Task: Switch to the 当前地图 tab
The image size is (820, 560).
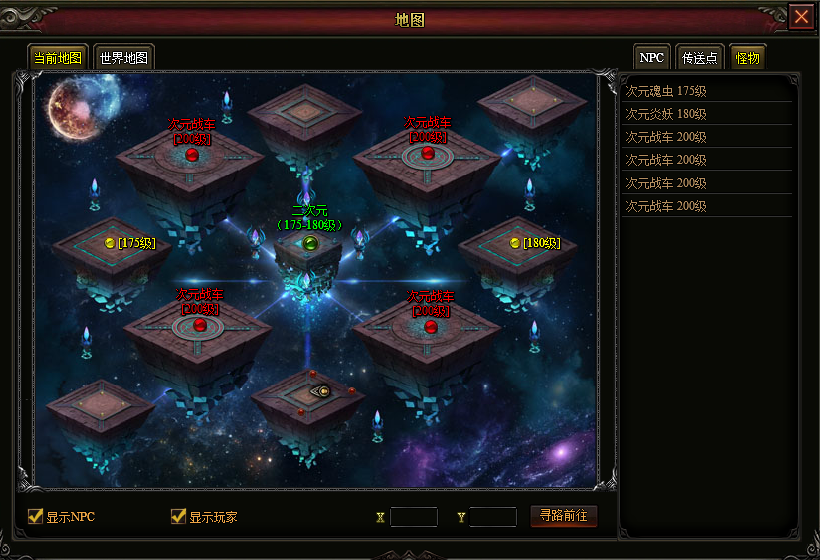Action: pos(58,57)
